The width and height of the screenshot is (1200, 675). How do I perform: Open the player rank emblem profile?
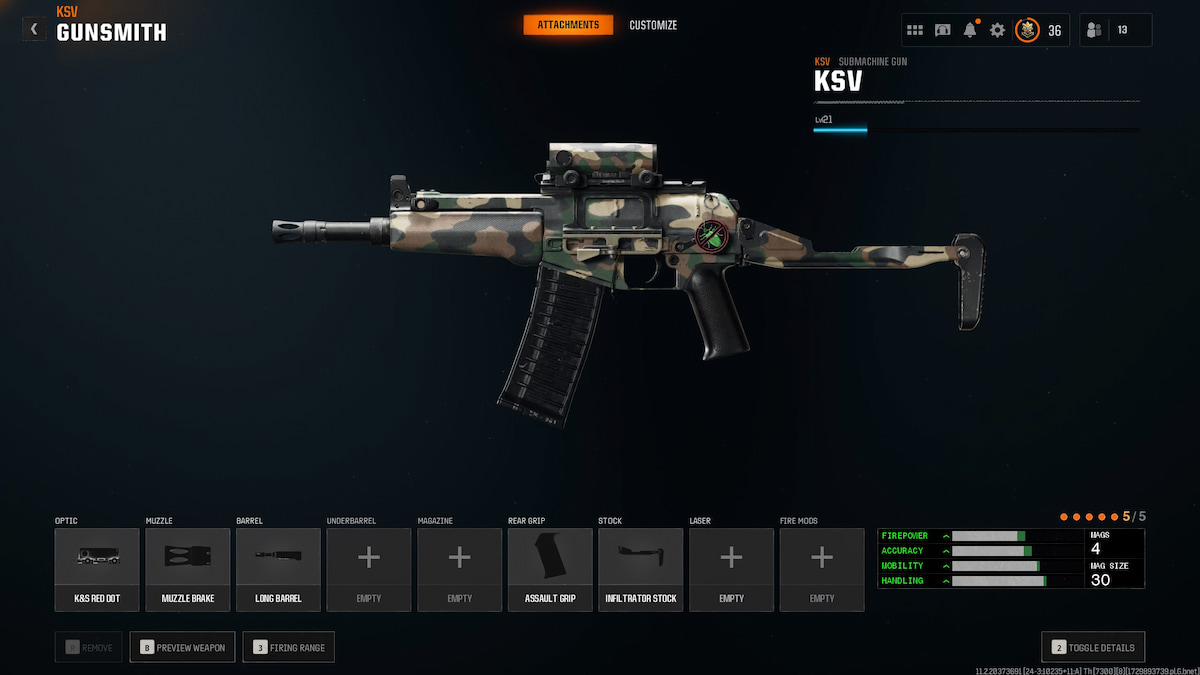tap(1027, 30)
